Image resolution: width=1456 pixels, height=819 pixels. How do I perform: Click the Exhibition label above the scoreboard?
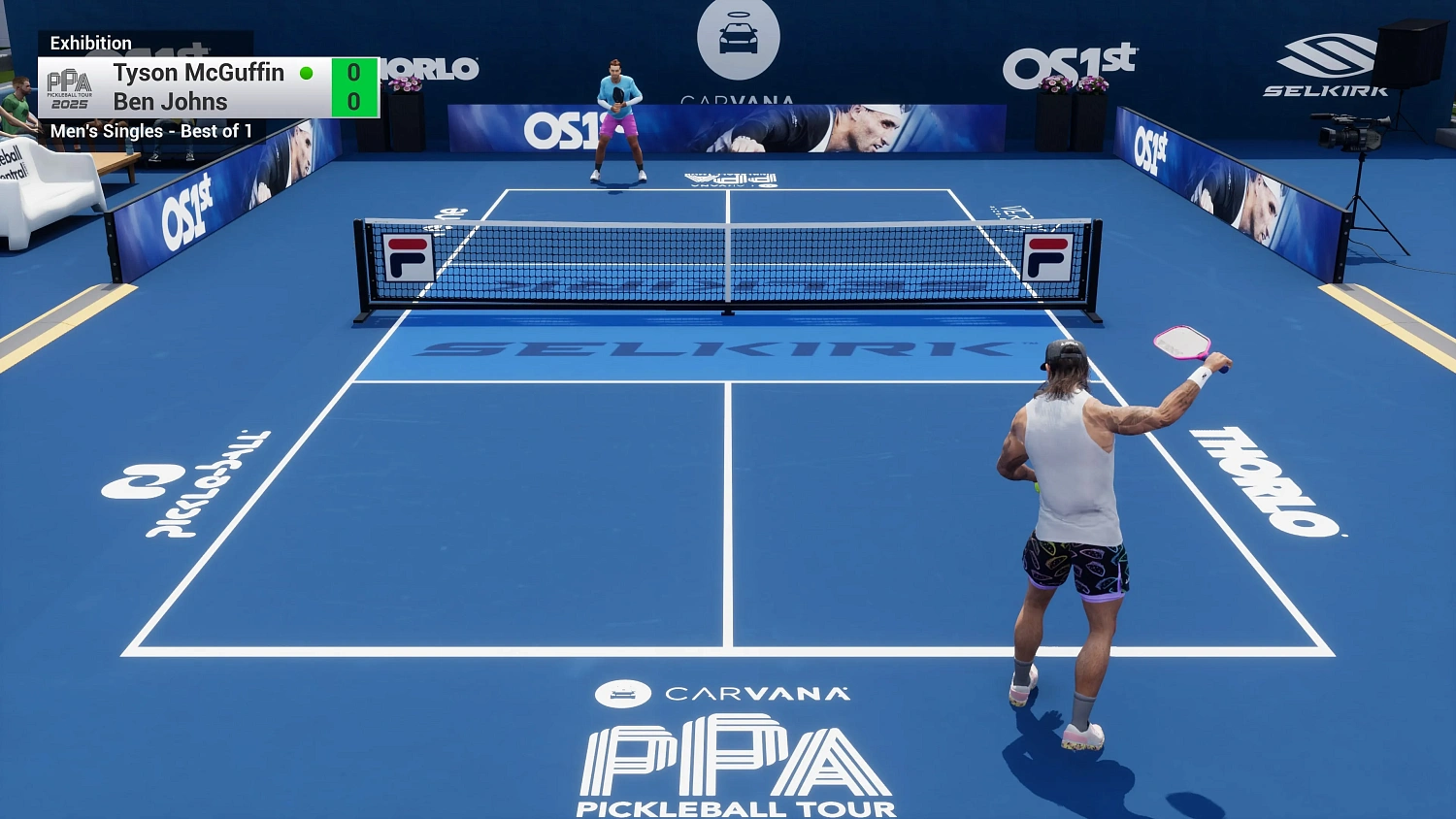[x=92, y=43]
